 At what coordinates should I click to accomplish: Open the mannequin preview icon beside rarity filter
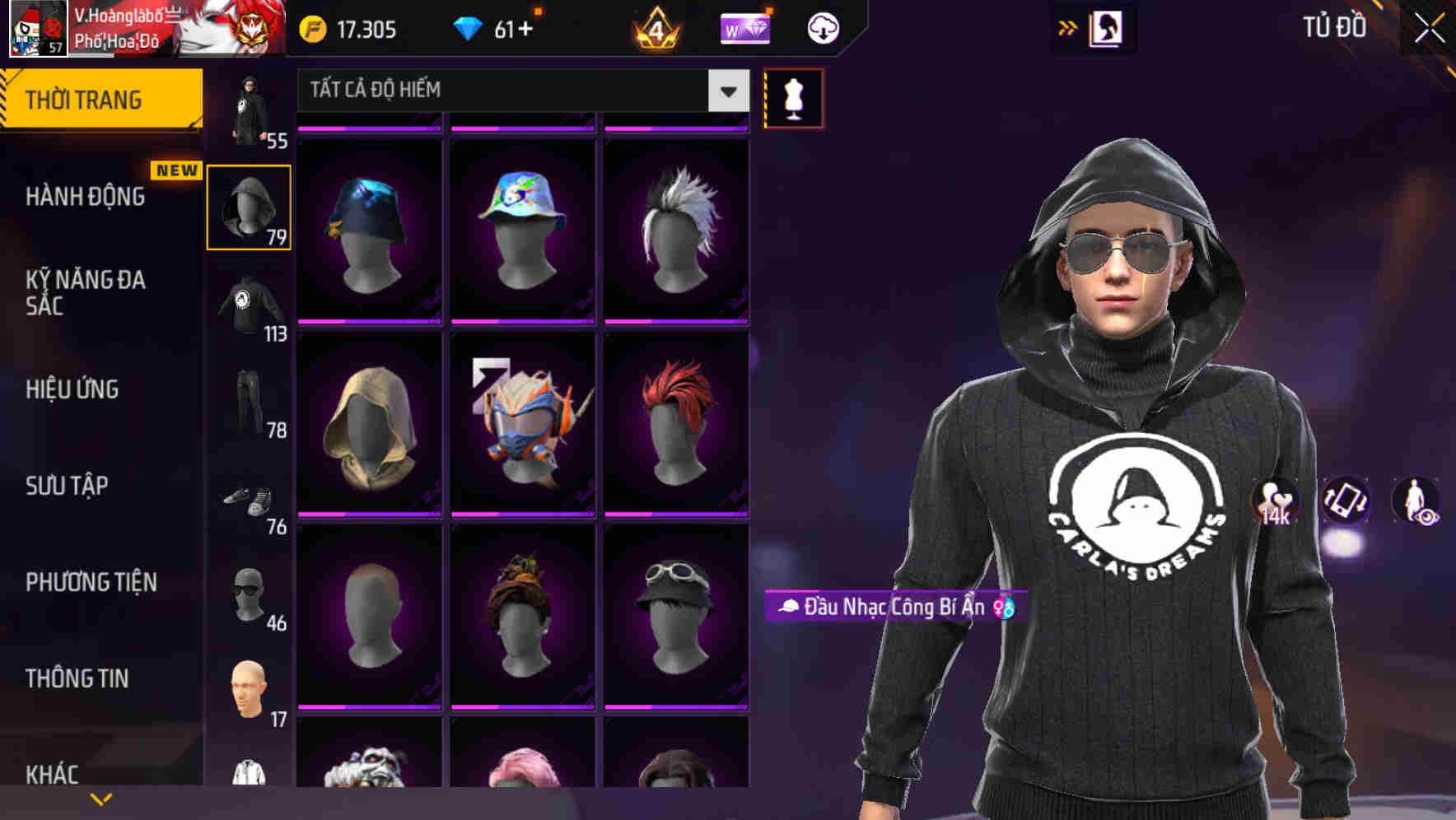[x=792, y=97]
